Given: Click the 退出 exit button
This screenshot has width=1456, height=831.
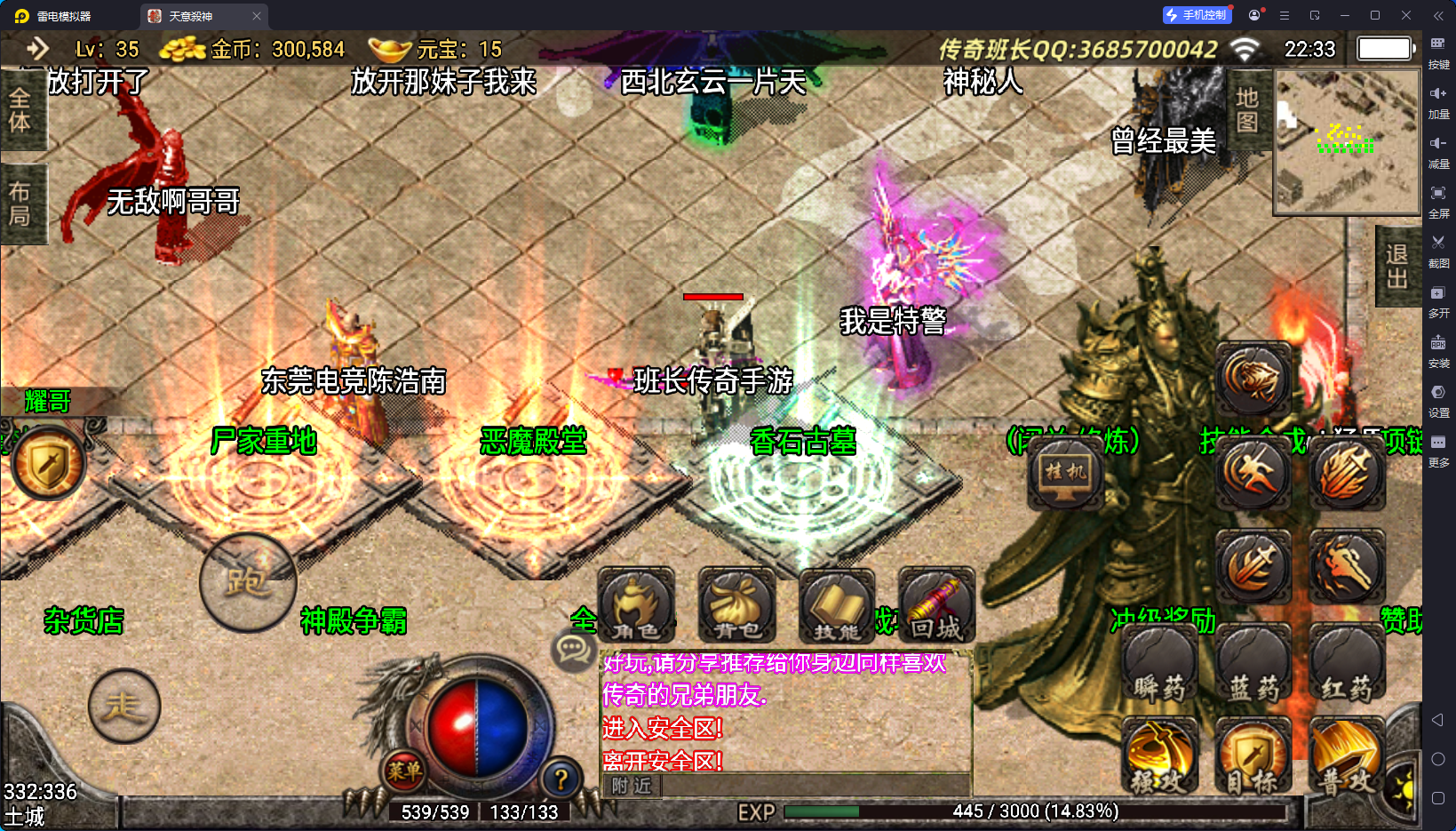Looking at the screenshot, I should pos(1397,266).
